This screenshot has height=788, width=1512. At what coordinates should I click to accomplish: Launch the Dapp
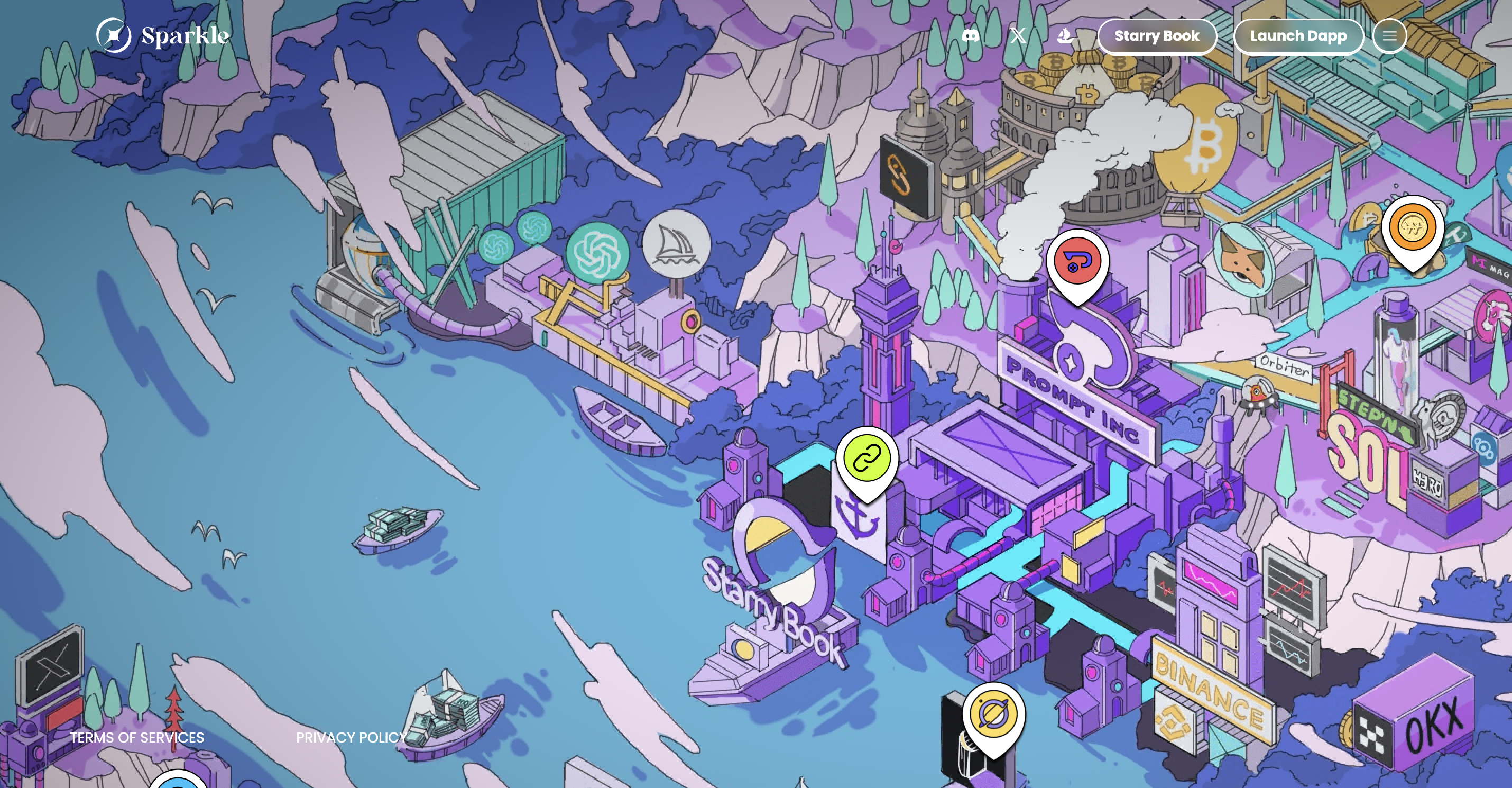[x=1298, y=36]
